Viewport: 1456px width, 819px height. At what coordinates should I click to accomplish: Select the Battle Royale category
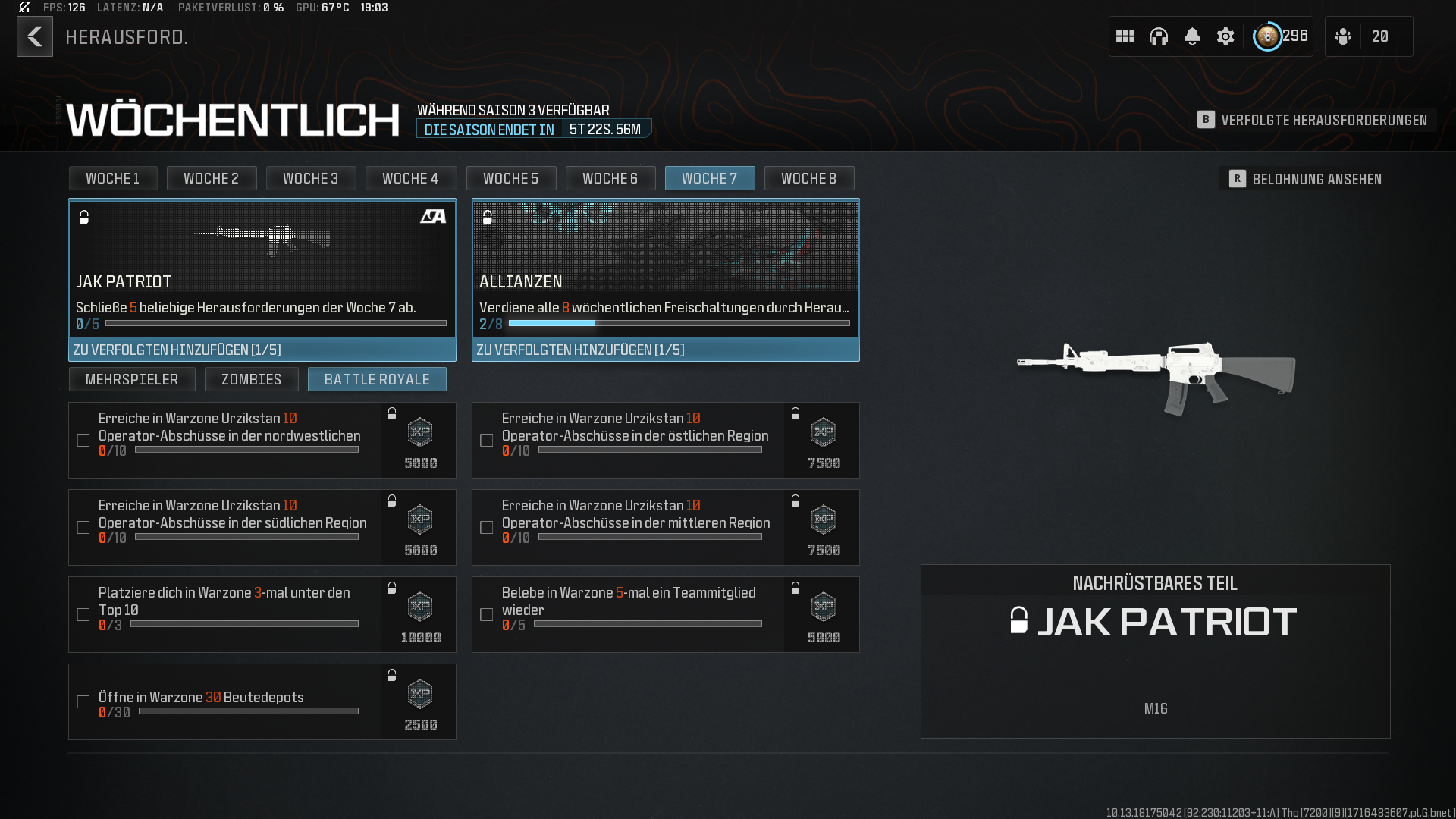tap(377, 379)
